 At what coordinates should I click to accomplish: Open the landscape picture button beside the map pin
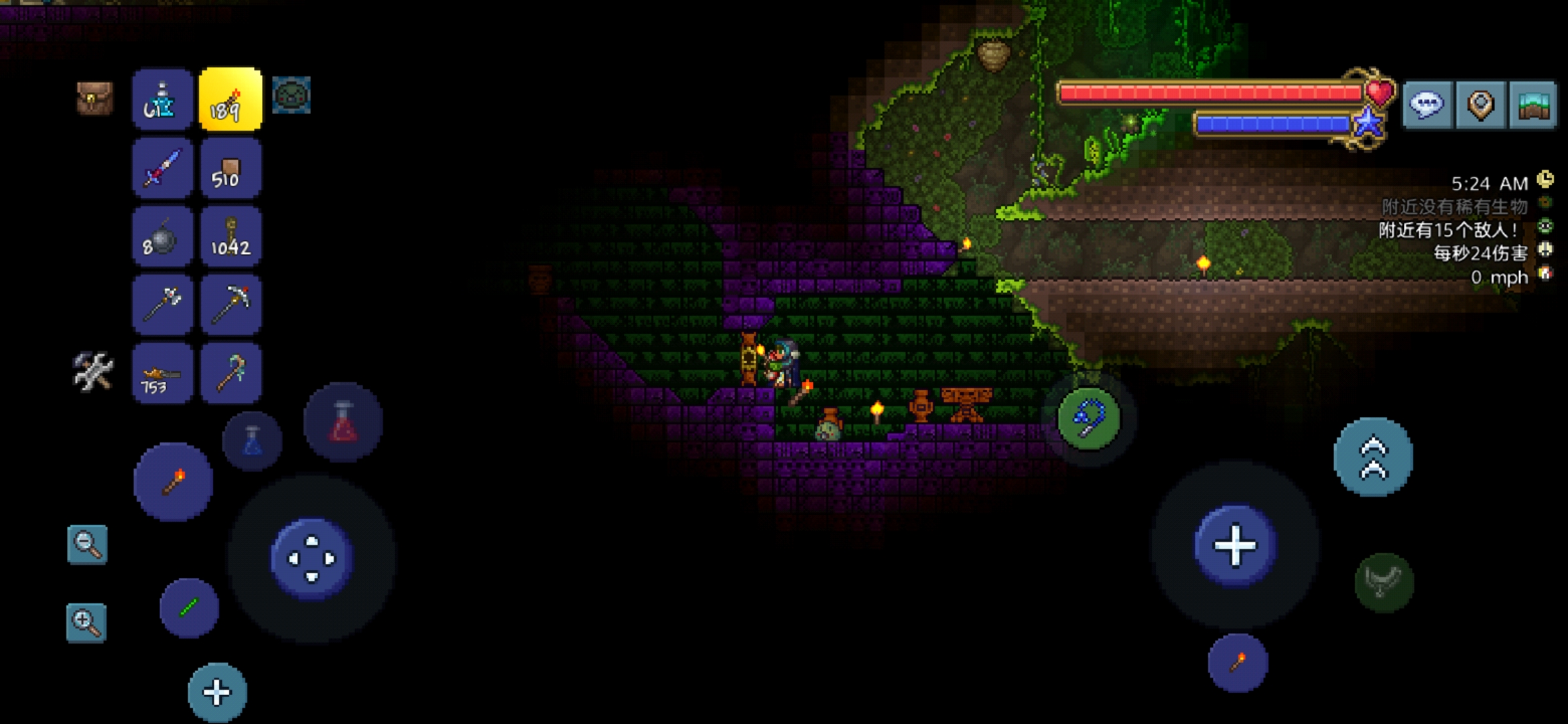pyautogui.click(x=1533, y=105)
